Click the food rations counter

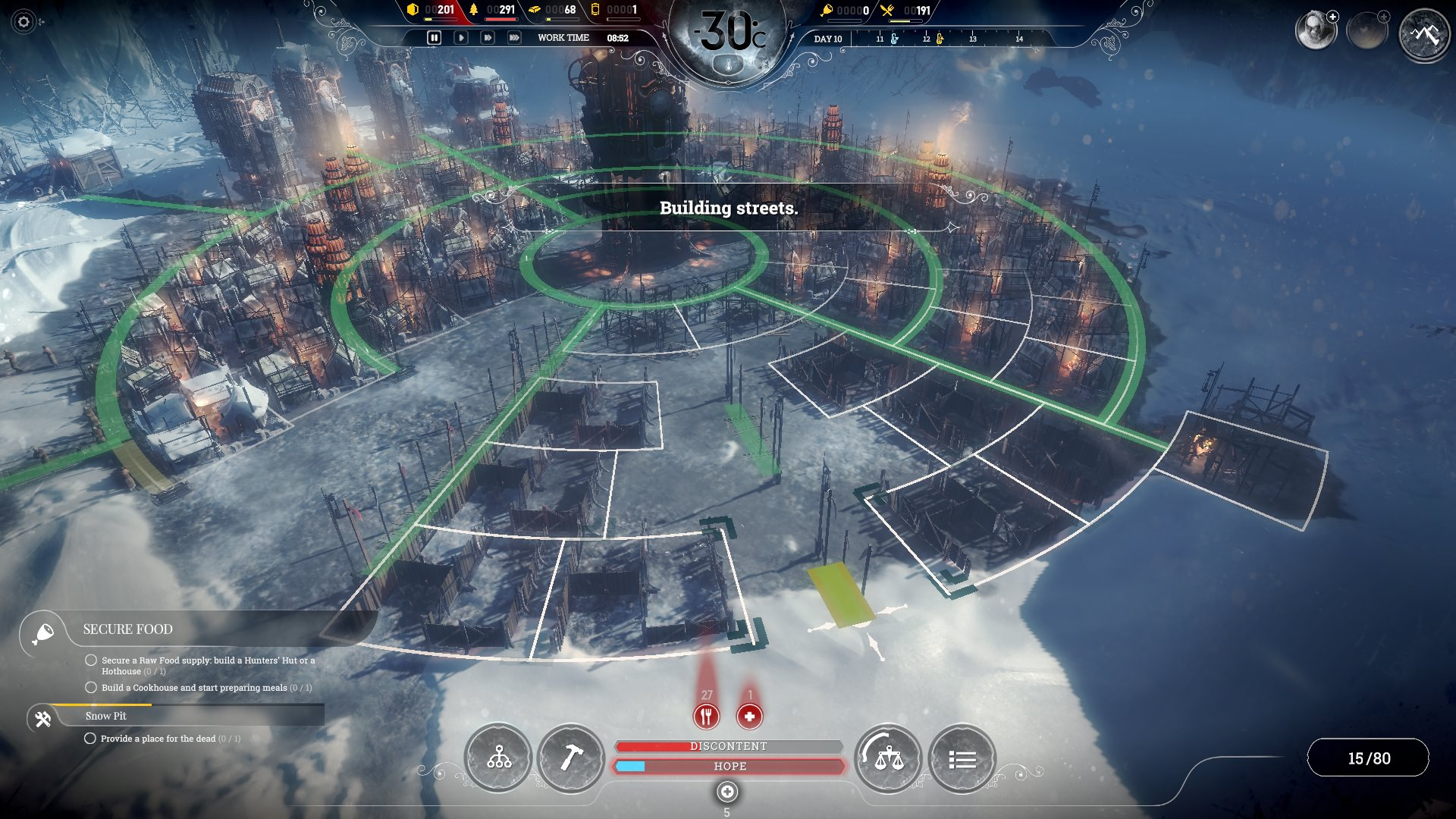click(x=910, y=11)
